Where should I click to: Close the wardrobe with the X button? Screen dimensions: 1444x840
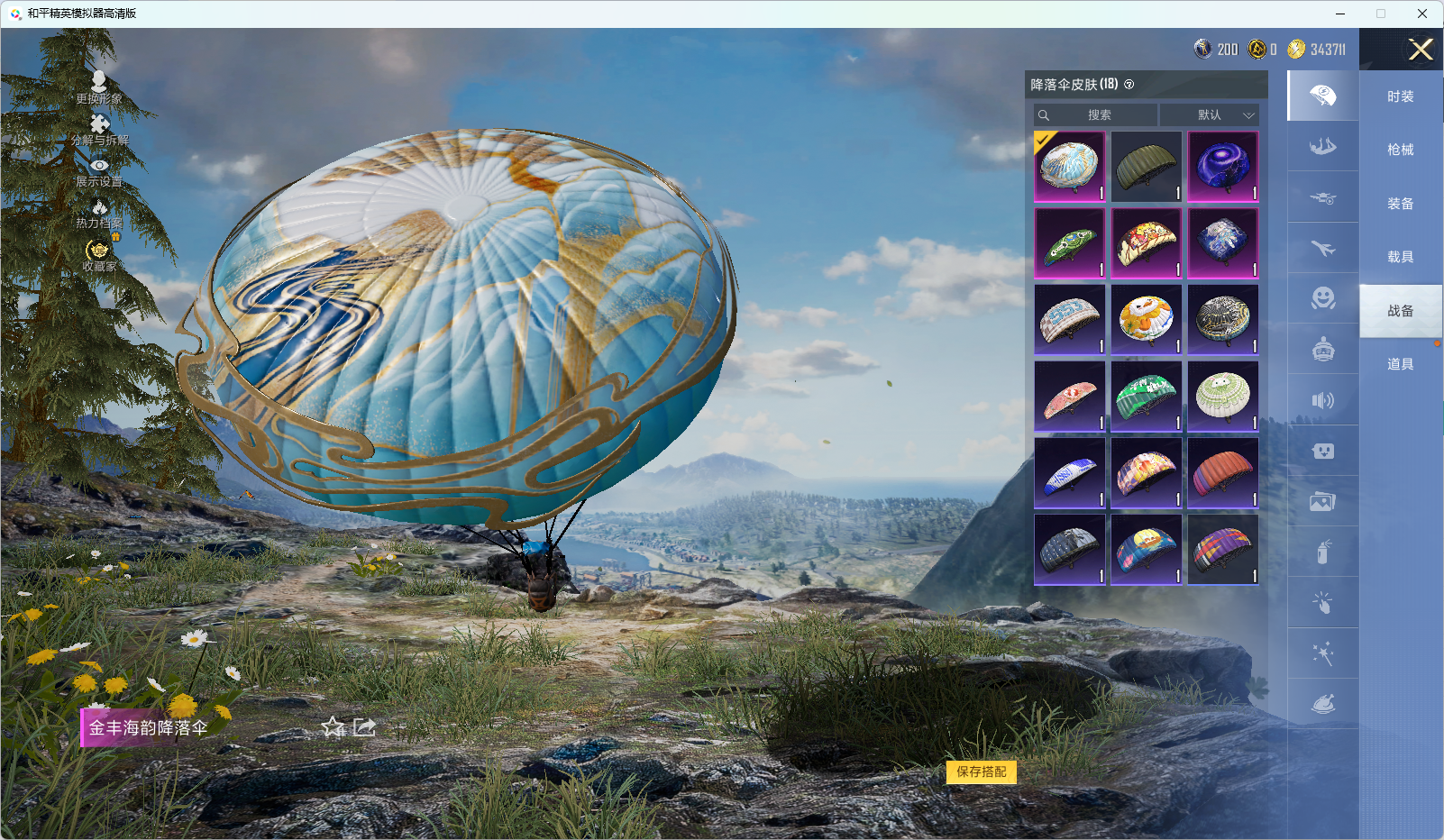[x=1421, y=50]
